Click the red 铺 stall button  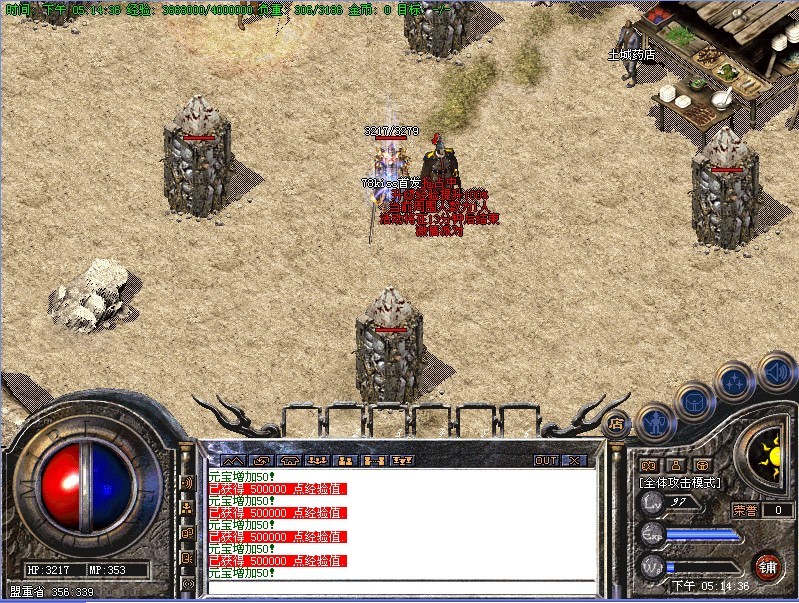click(768, 567)
